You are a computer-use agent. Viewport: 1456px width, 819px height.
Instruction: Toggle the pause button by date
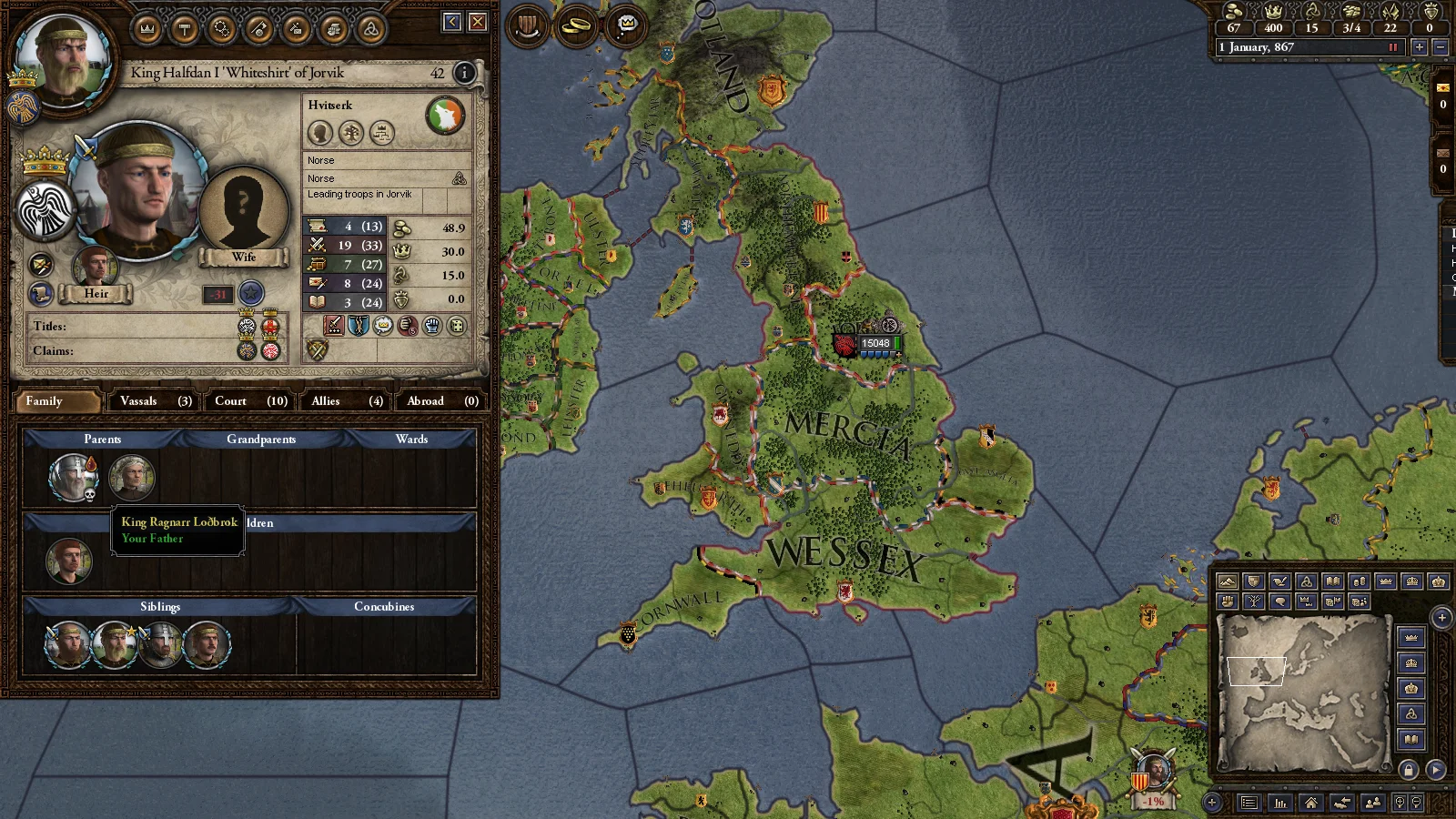(1392, 47)
